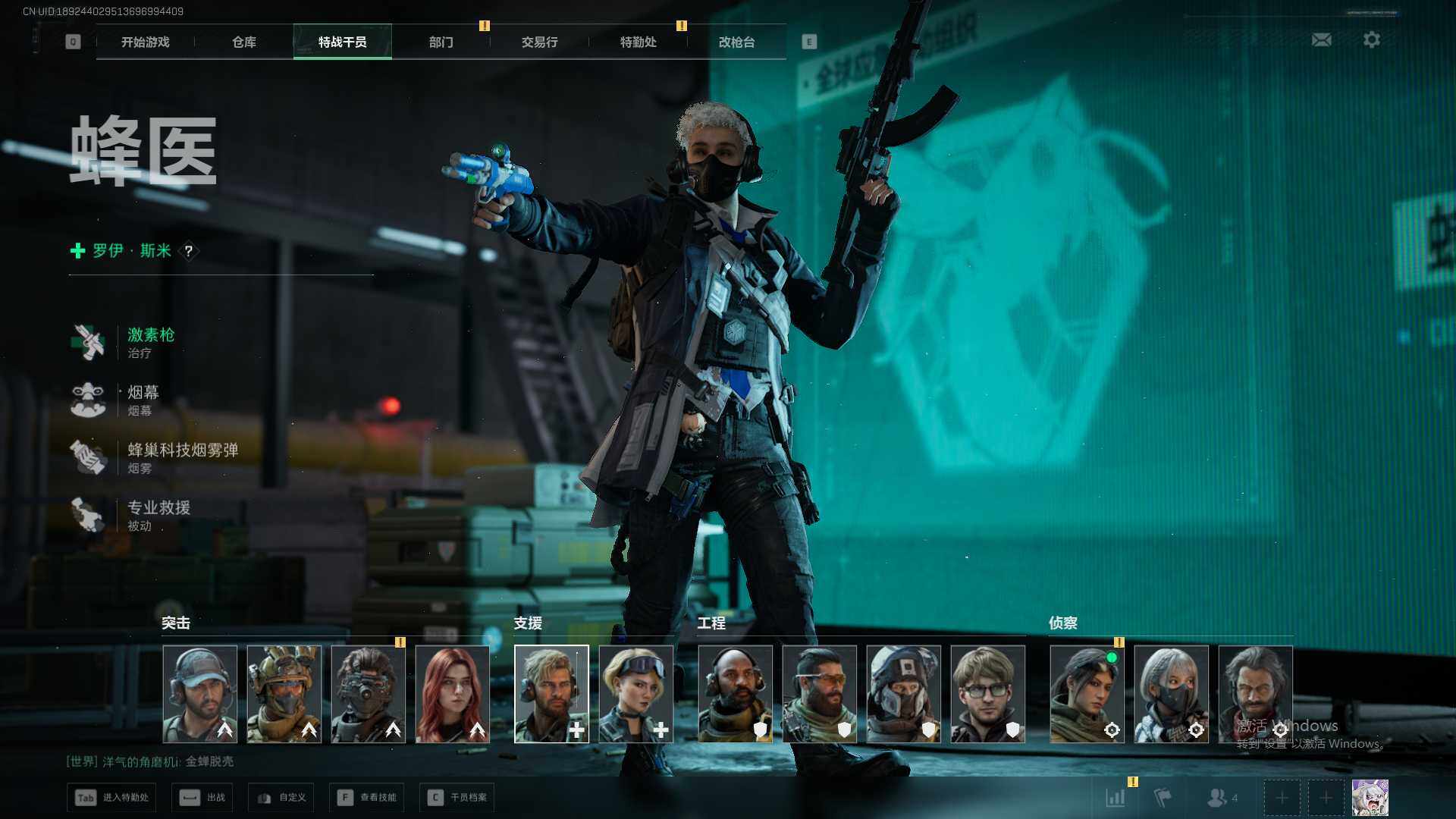
Task: View the 专业救援 passive skill
Action: tap(158, 515)
